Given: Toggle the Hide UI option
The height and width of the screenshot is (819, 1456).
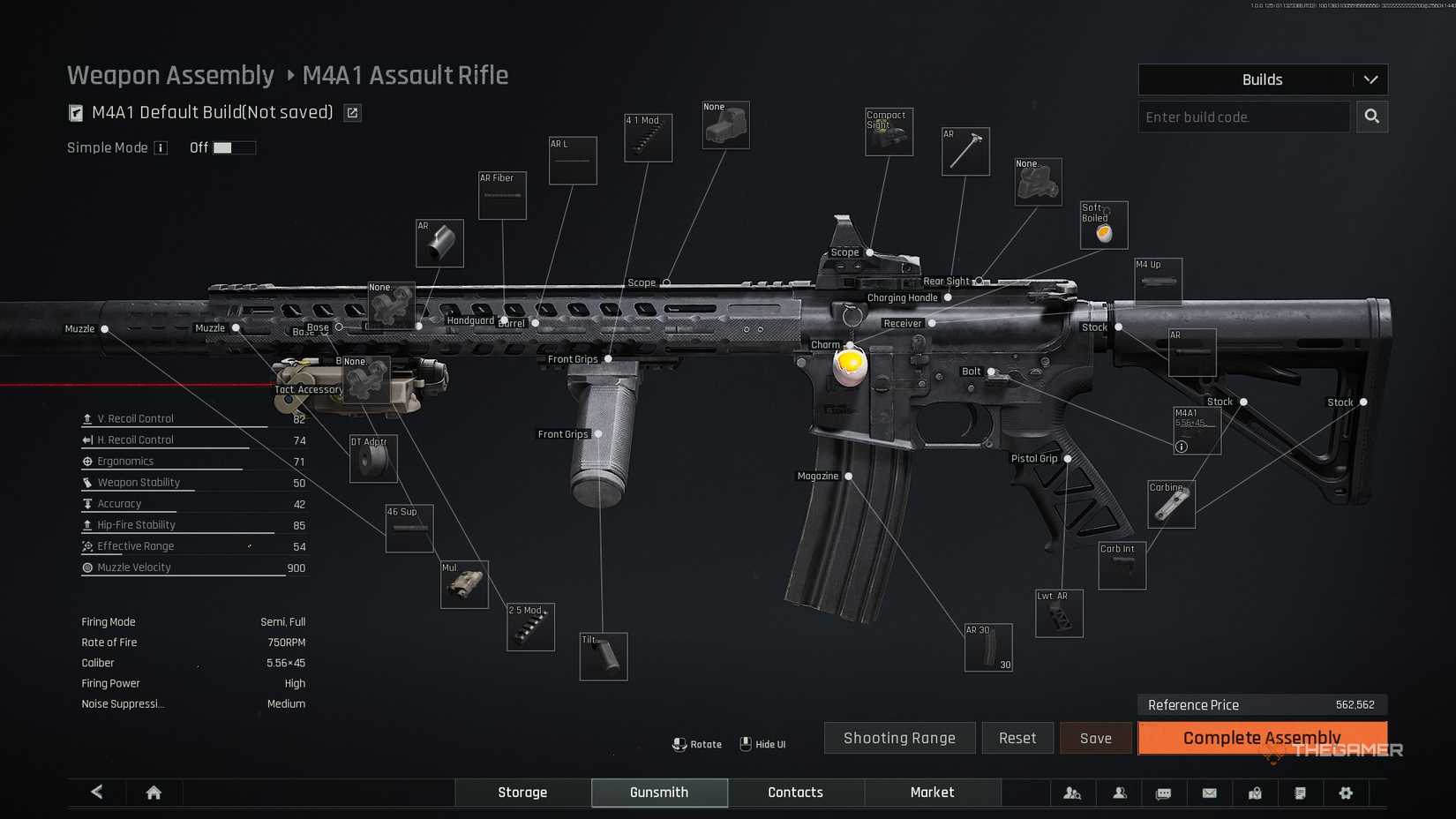Looking at the screenshot, I should 762,744.
